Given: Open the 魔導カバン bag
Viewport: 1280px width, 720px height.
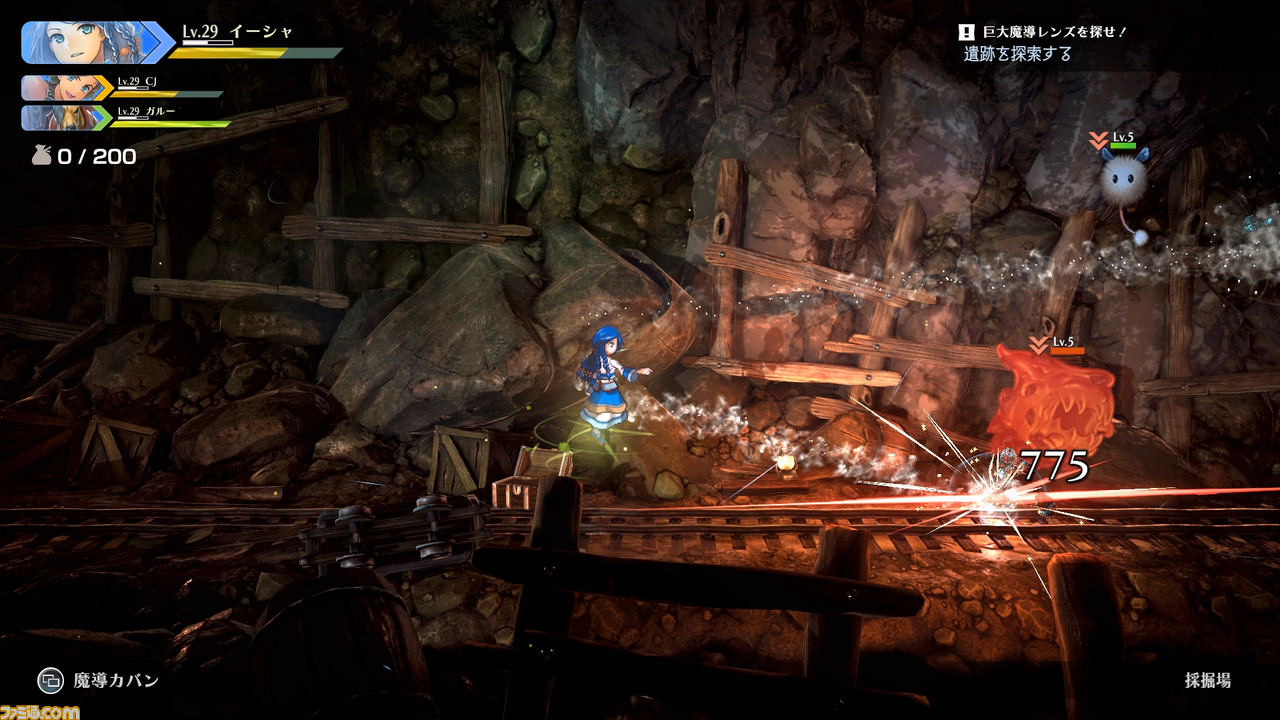Looking at the screenshot, I should tap(50, 681).
